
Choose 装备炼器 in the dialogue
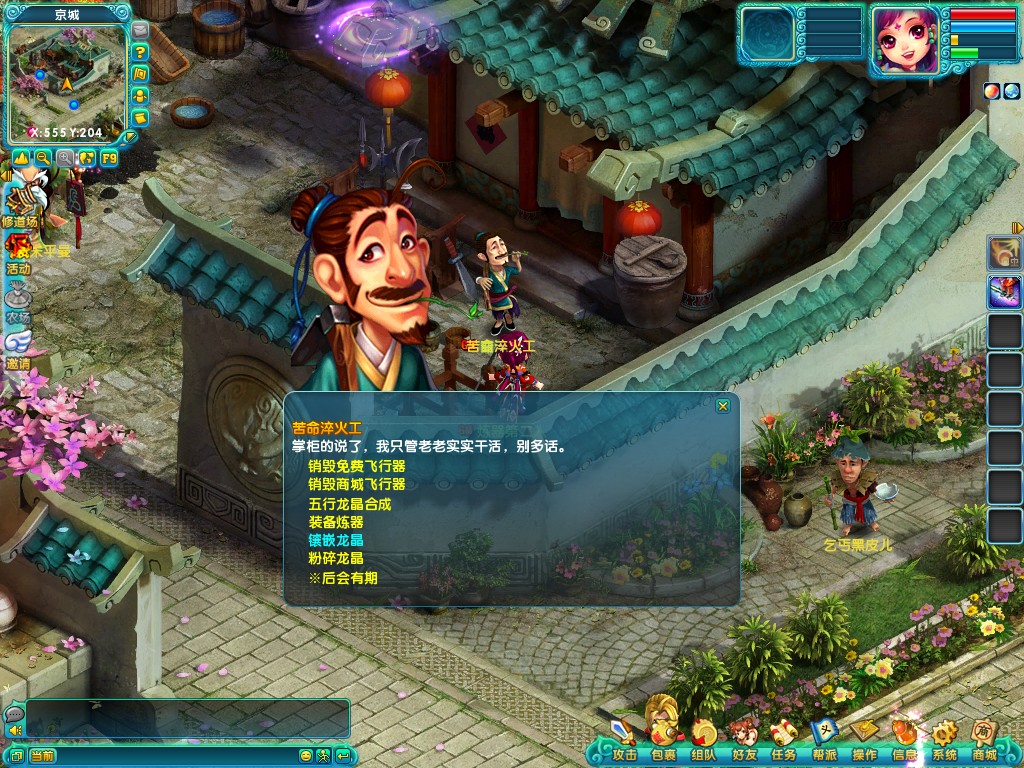(336, 522)
